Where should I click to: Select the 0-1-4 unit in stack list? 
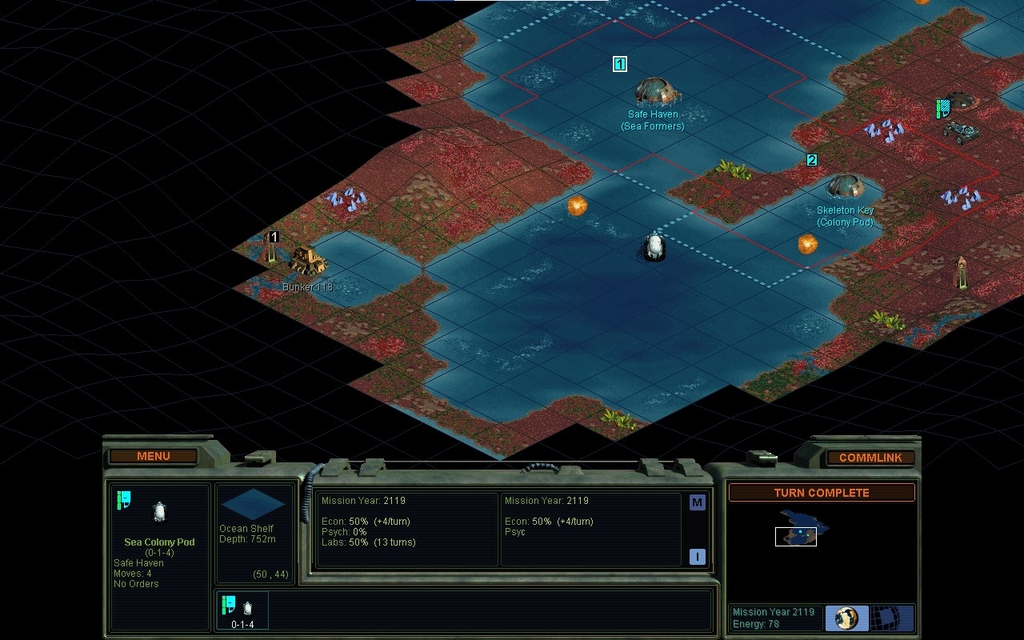point(243,611)
